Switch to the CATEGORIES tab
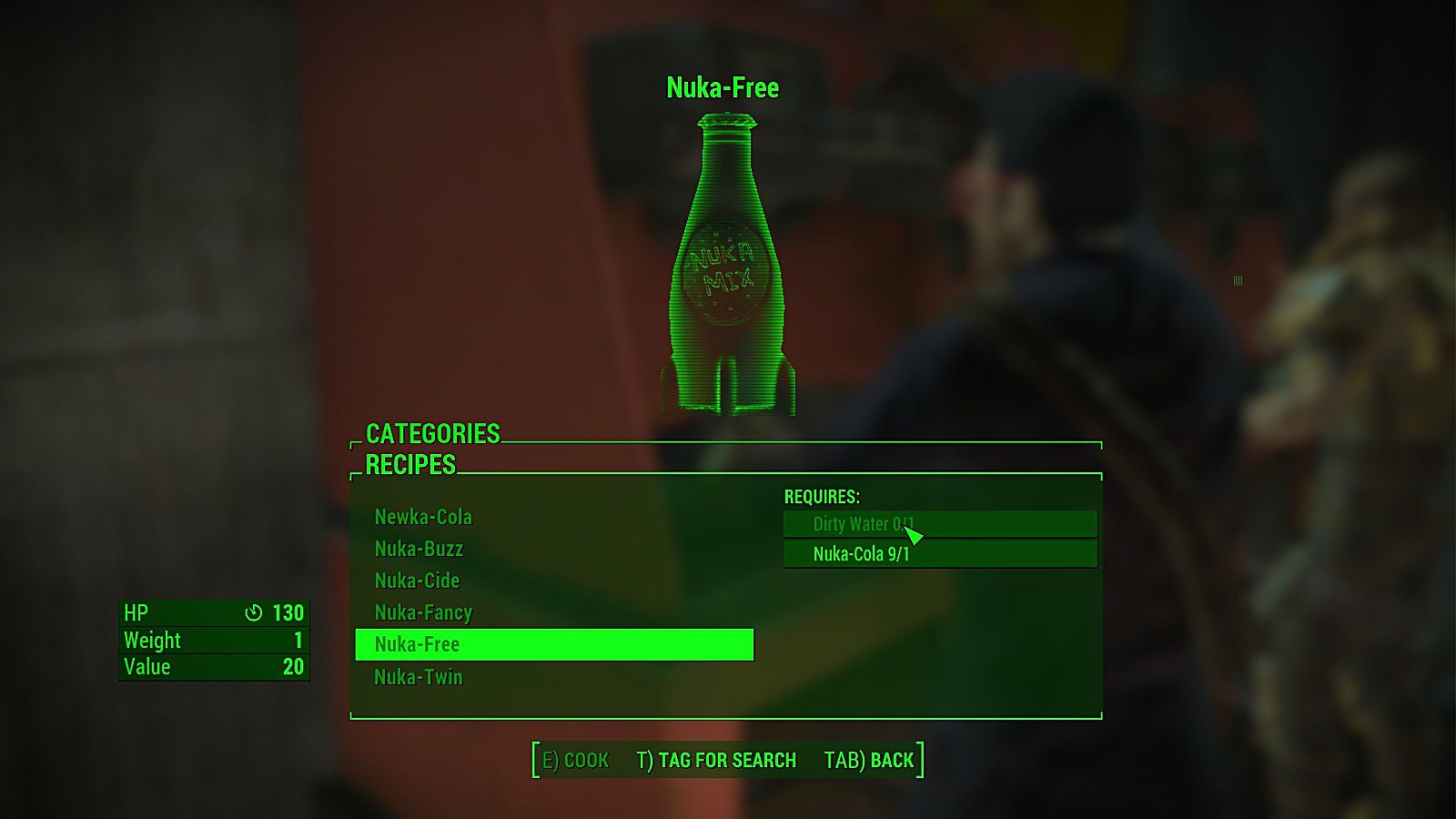 click(431, 435)
